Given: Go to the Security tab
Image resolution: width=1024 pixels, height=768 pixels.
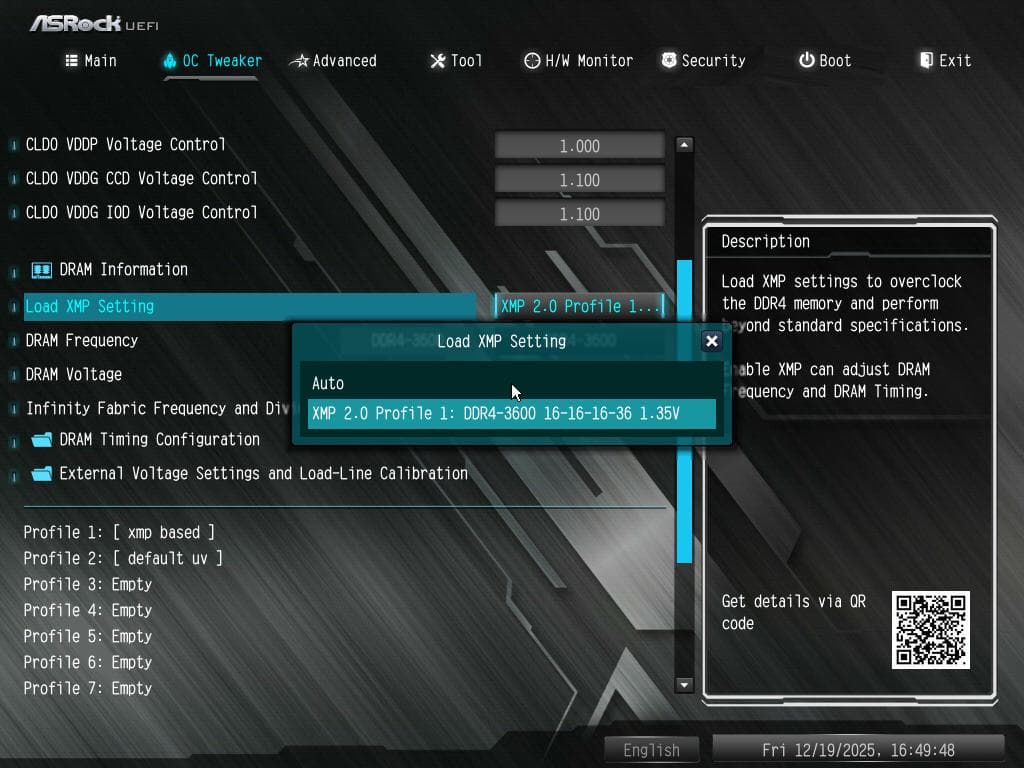Looking at the screenshot, I should (x=703, y=61).
